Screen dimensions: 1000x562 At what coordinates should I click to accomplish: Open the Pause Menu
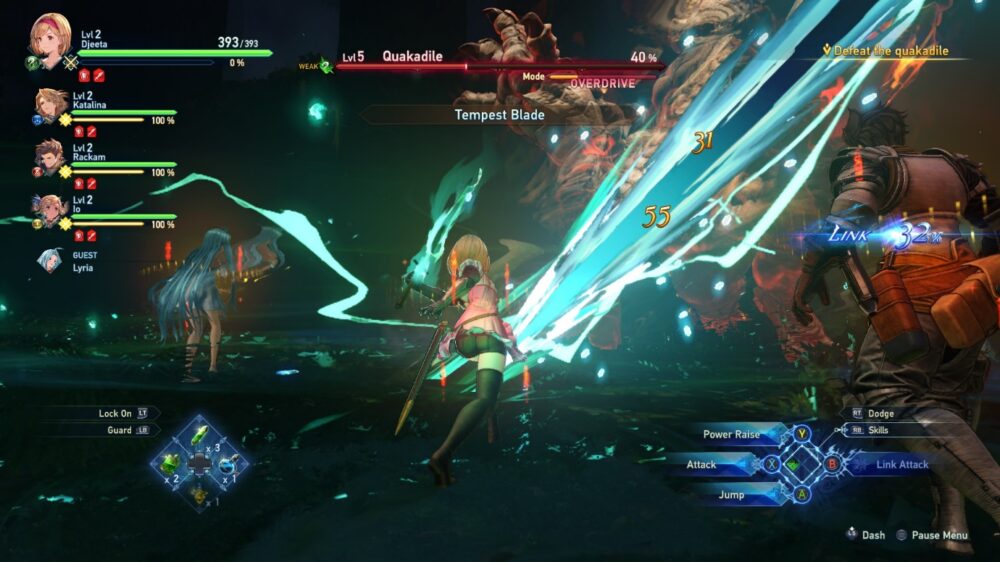point(939,535)
